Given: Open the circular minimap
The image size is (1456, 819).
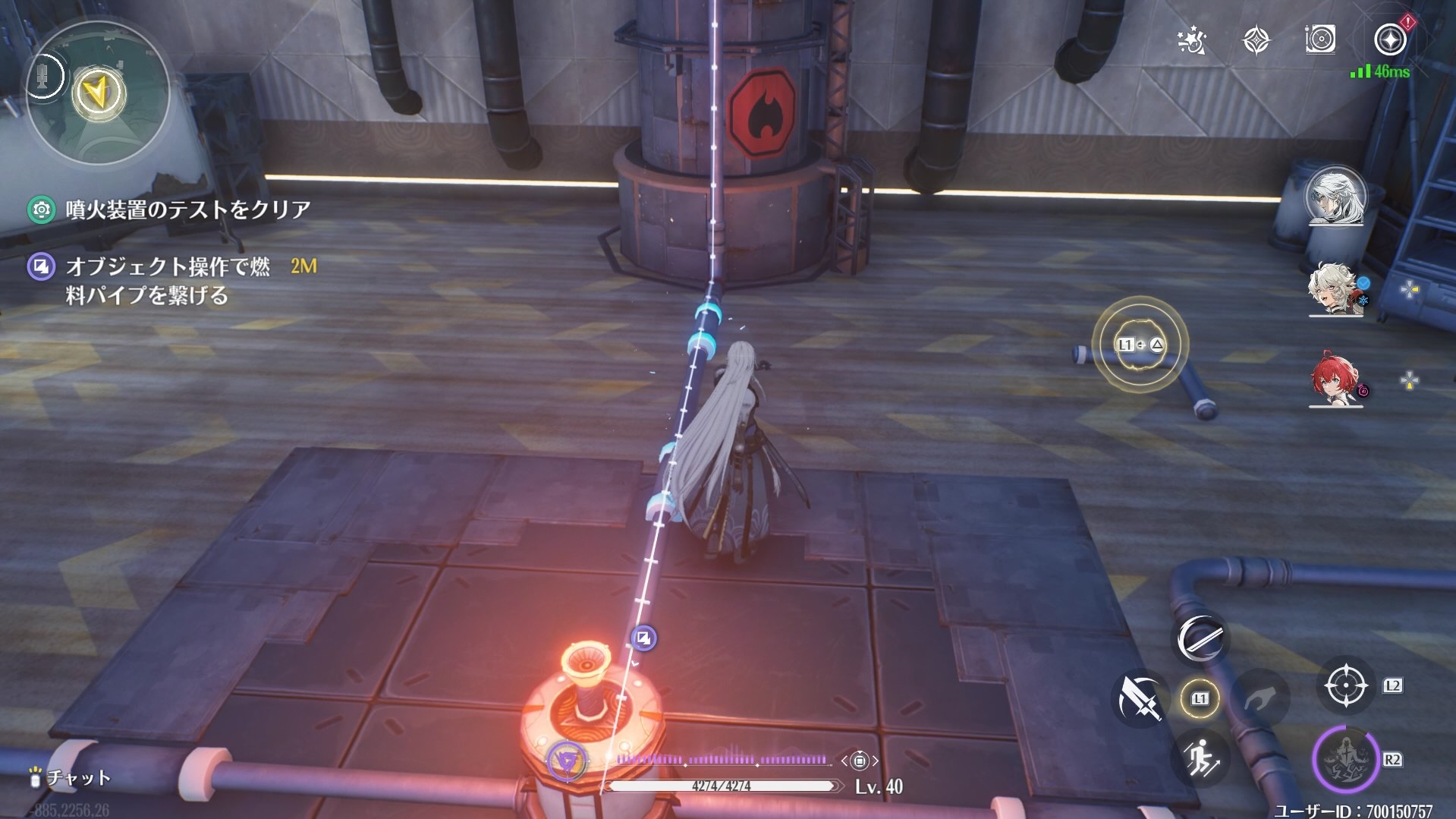Looking at the screenshot, I should (99, 94).
